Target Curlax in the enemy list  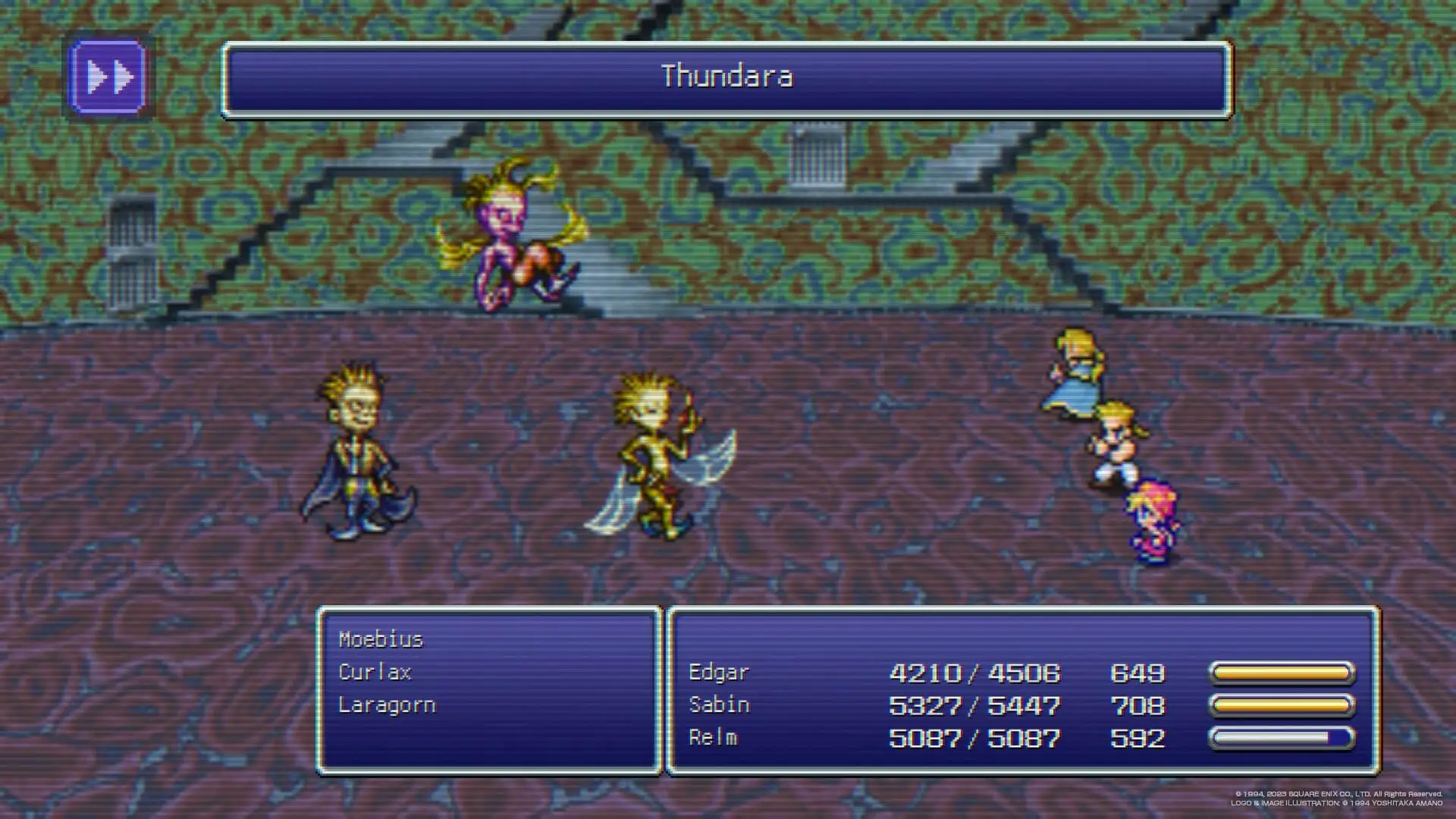[x=375, y=673]
